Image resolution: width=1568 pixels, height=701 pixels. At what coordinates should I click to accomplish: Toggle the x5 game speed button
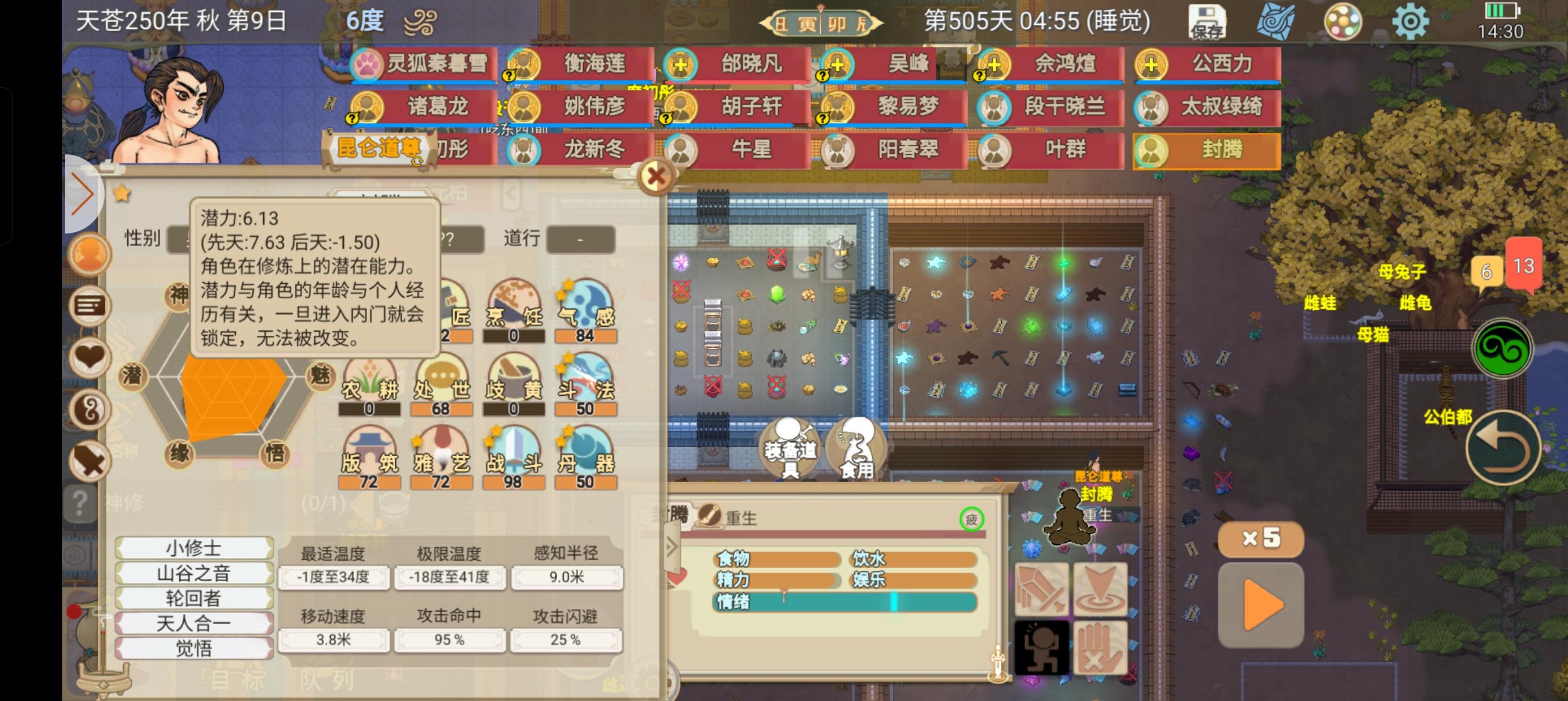pyautogui.click(x=1261, y=538)
